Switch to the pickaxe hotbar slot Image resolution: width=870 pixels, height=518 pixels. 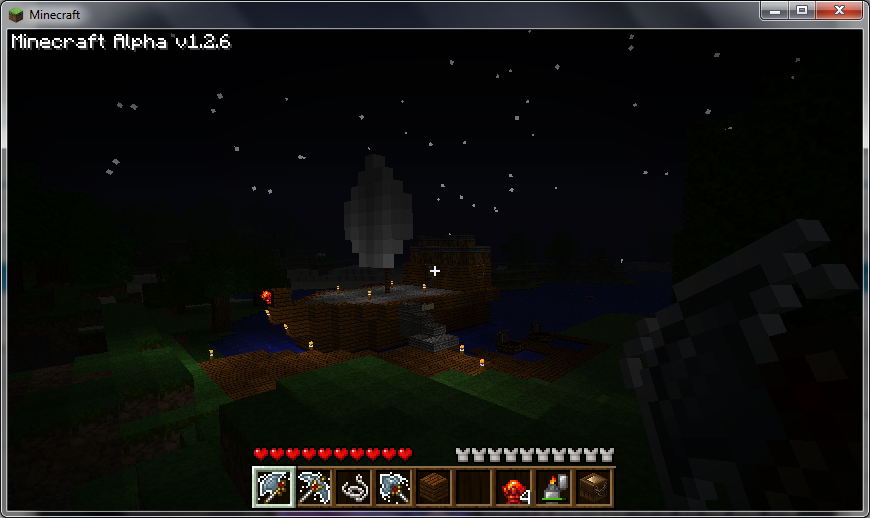coord(313,488)
